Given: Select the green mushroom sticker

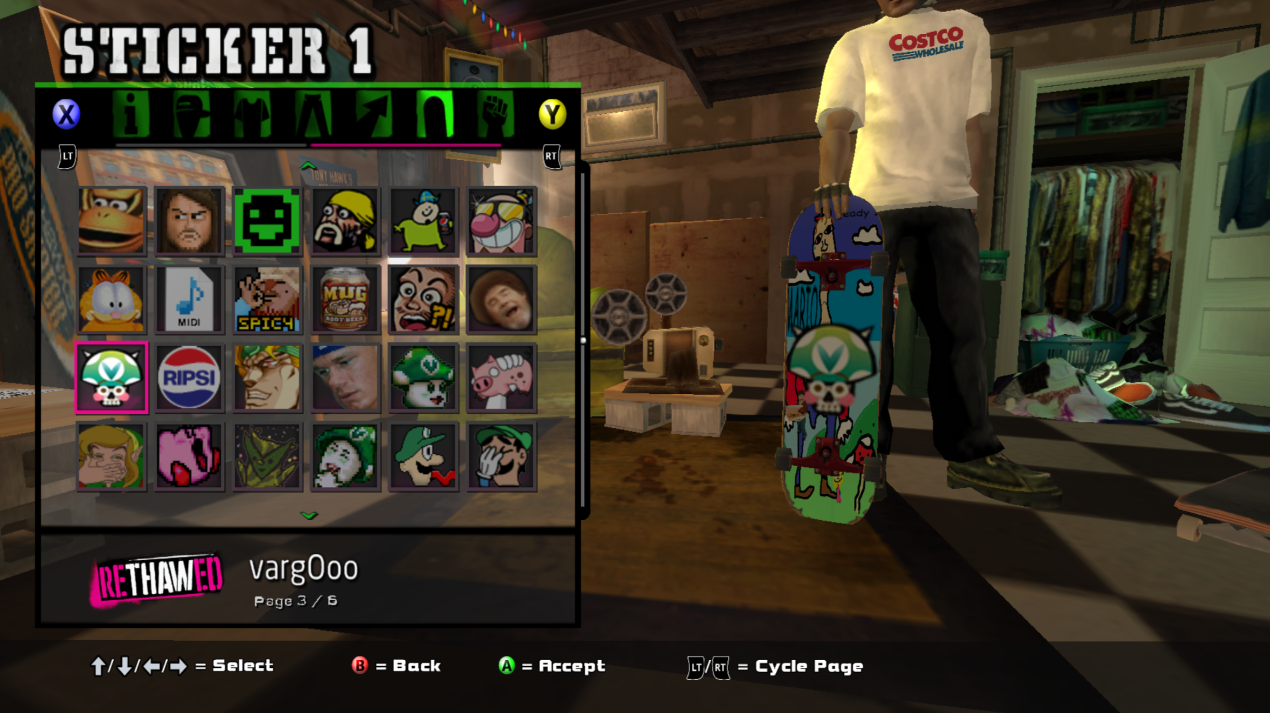Looking at the screenshot, I should click(424, 377).
